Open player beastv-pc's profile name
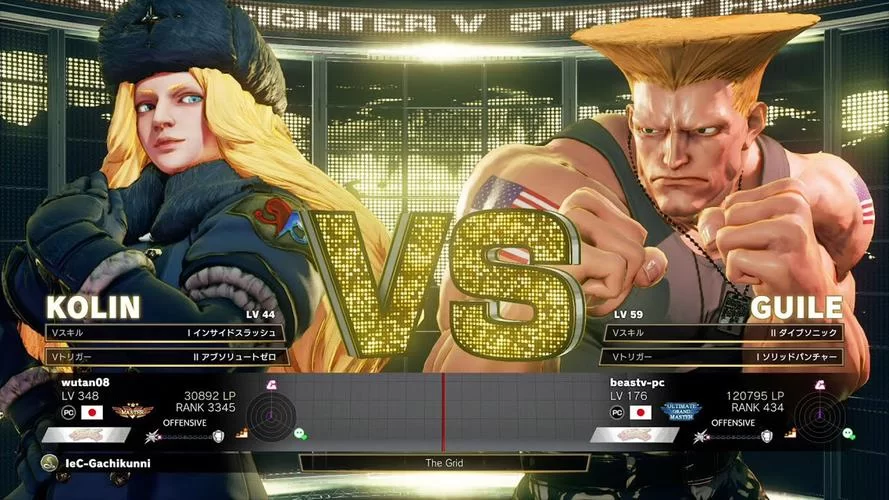This screenshot has height=500, width=889. point(637,382)
